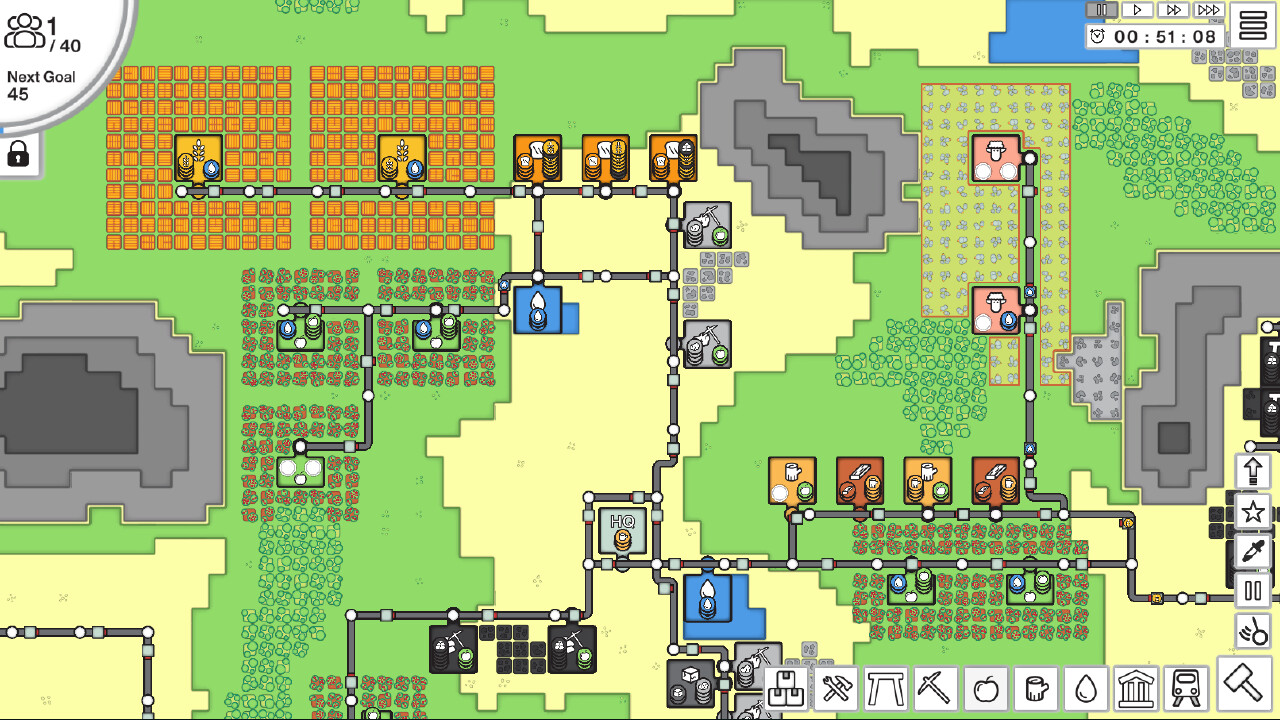Select the pickaxe mining tool
1280x720 pixels.
933,689
